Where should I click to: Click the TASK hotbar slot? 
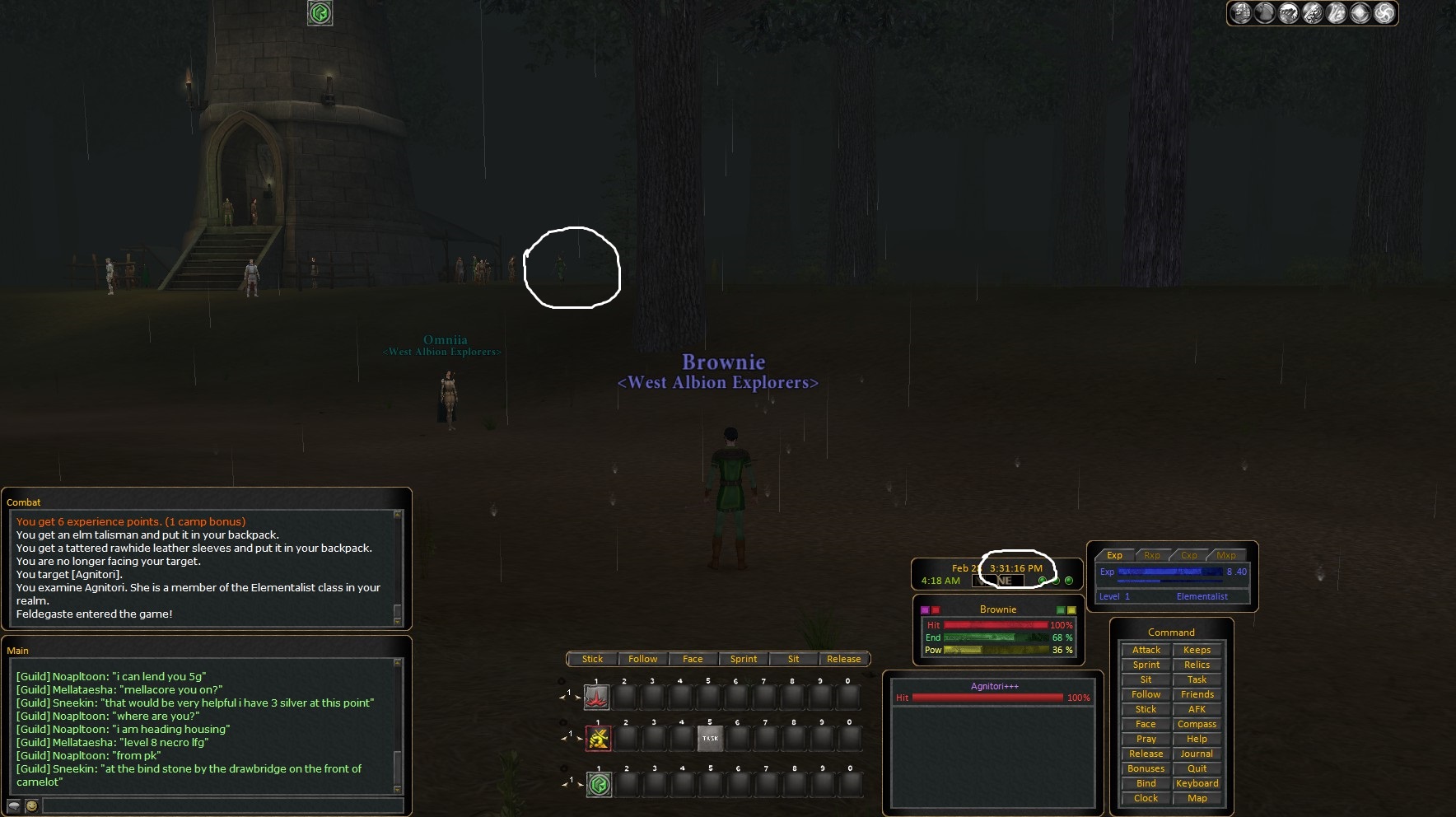710,738
